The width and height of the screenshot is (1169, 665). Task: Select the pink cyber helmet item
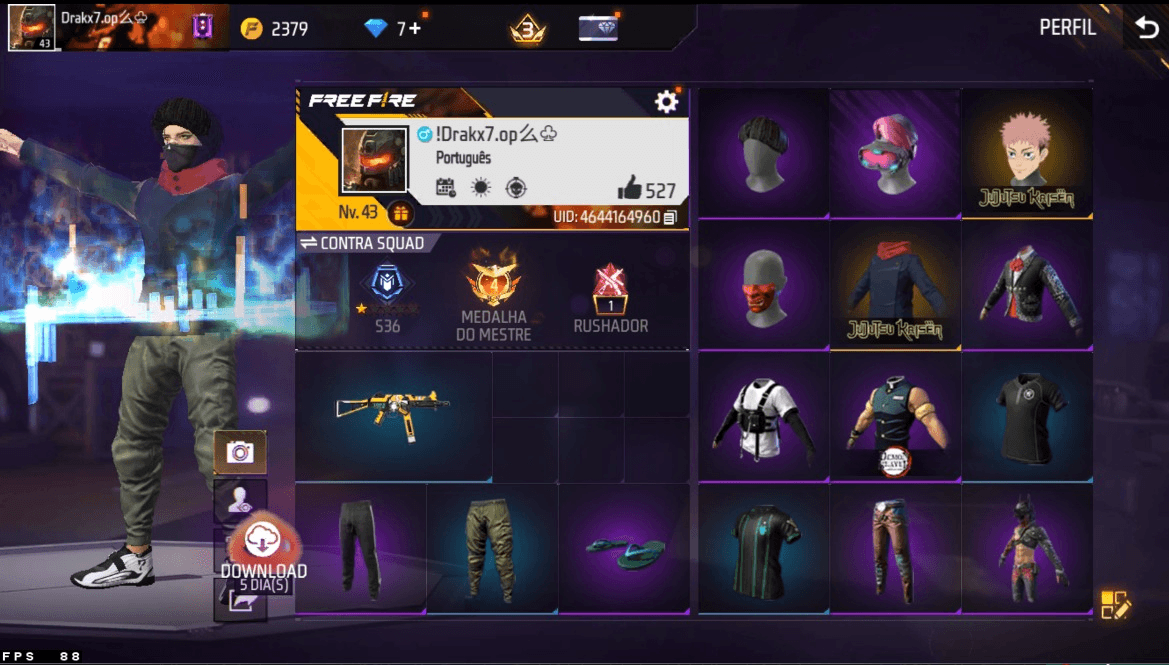(x=894, y=152)
